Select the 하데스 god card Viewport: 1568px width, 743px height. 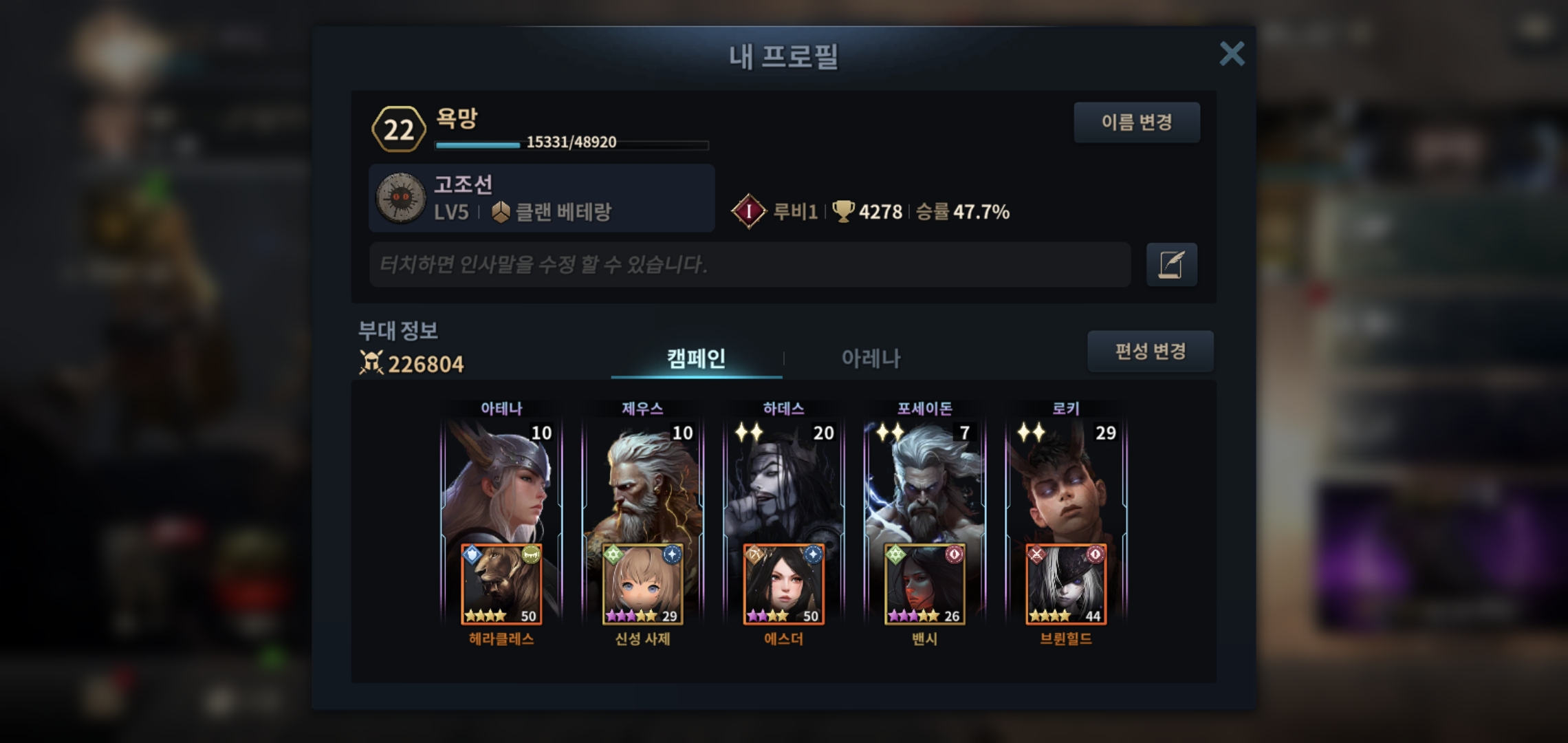tap(783, 482)
